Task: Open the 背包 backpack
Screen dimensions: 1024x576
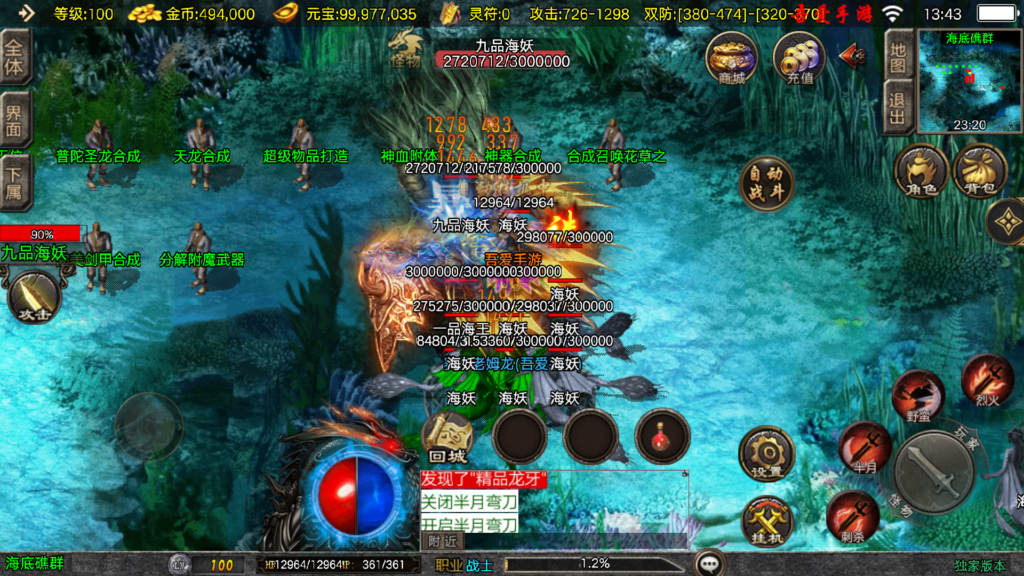Action: click(980, 170)
